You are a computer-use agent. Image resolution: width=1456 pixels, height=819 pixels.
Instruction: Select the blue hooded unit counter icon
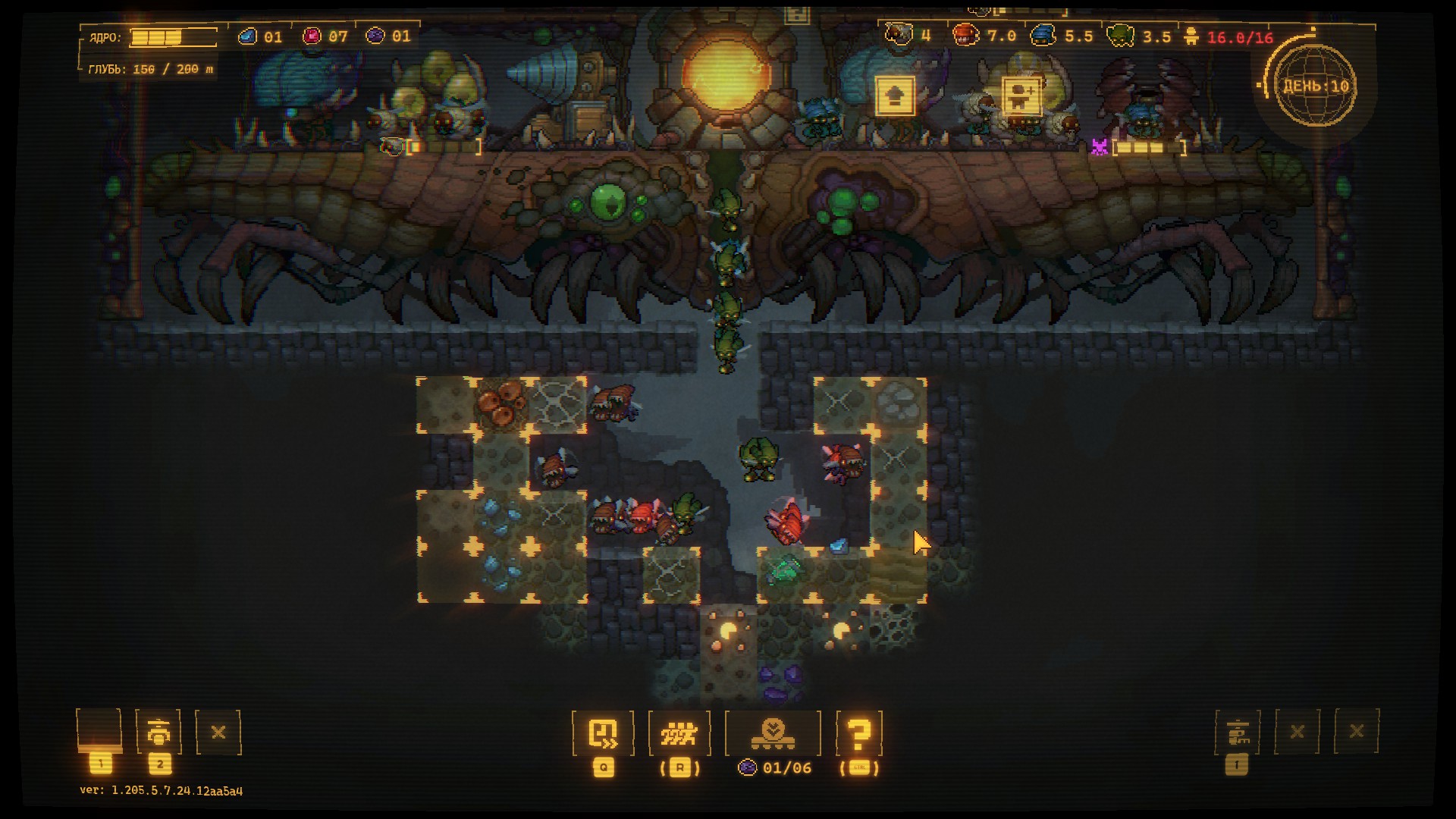click(1043, 36)
